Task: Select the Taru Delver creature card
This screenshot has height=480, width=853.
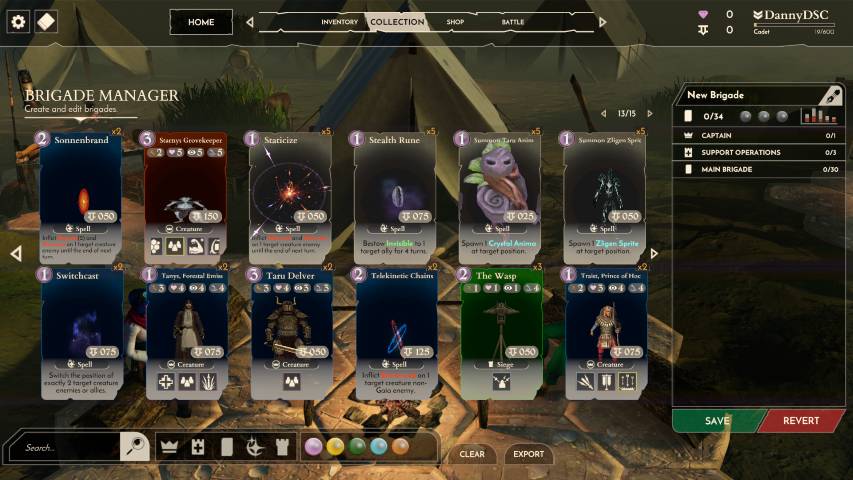Action: (x=289, y=332)
